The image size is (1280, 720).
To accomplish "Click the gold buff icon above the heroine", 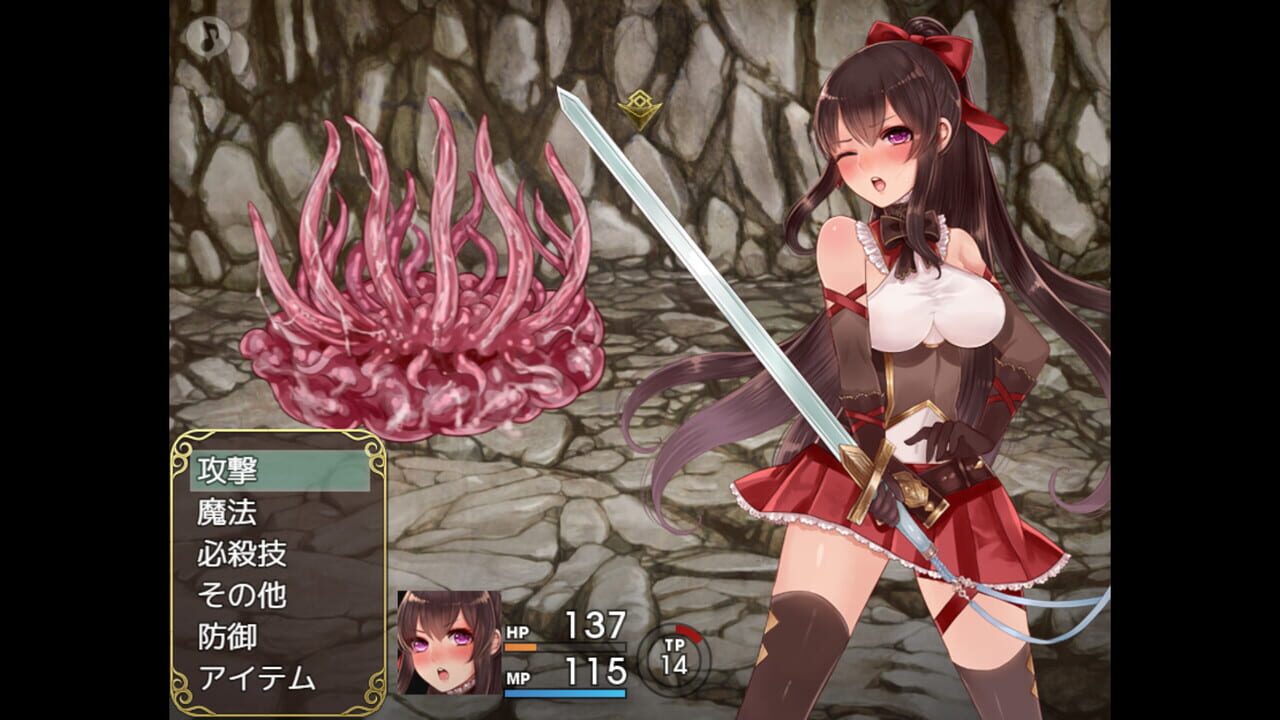I will (x=637, y=105).
